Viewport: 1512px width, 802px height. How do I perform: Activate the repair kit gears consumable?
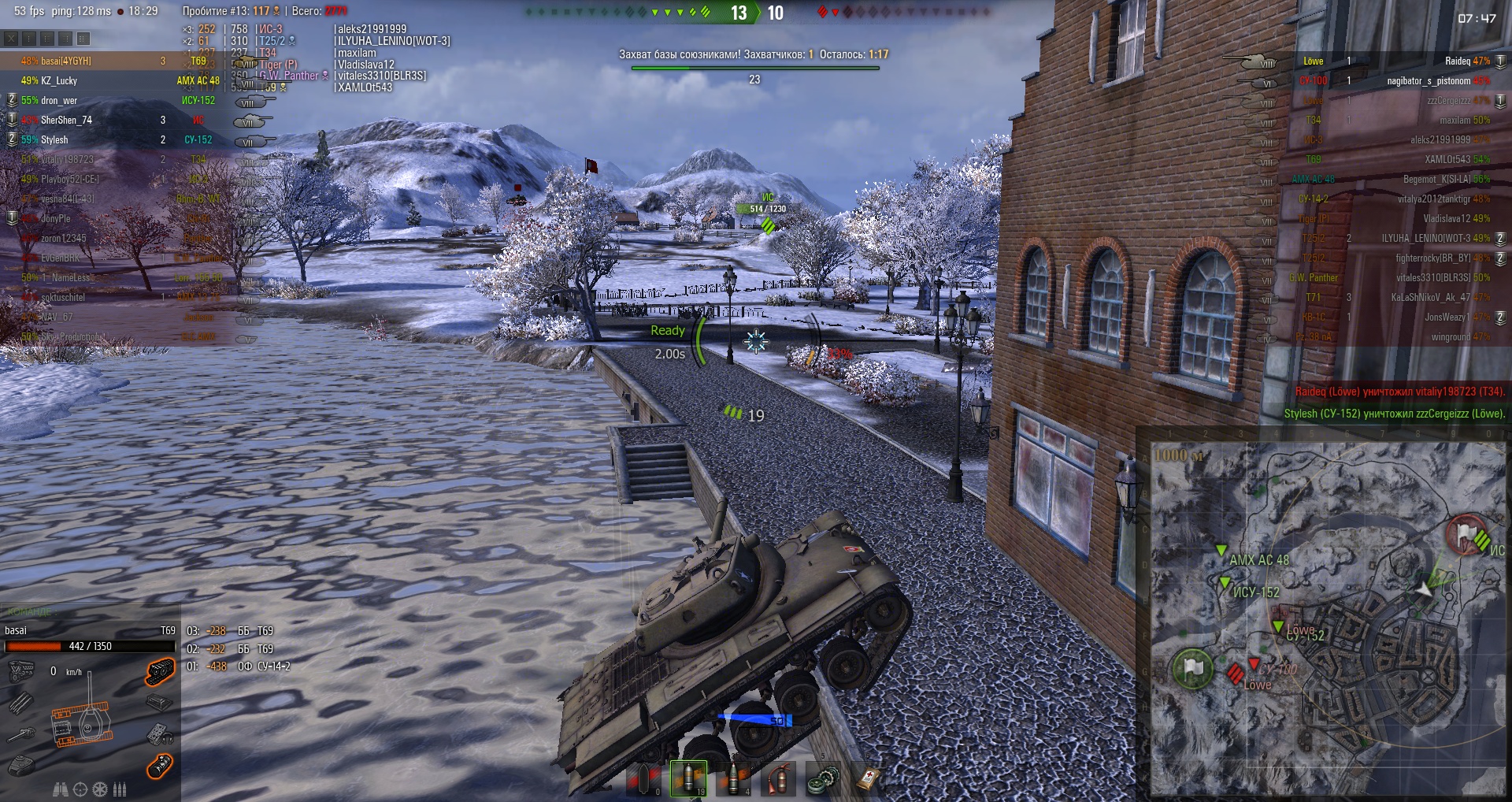click(821, 778)
